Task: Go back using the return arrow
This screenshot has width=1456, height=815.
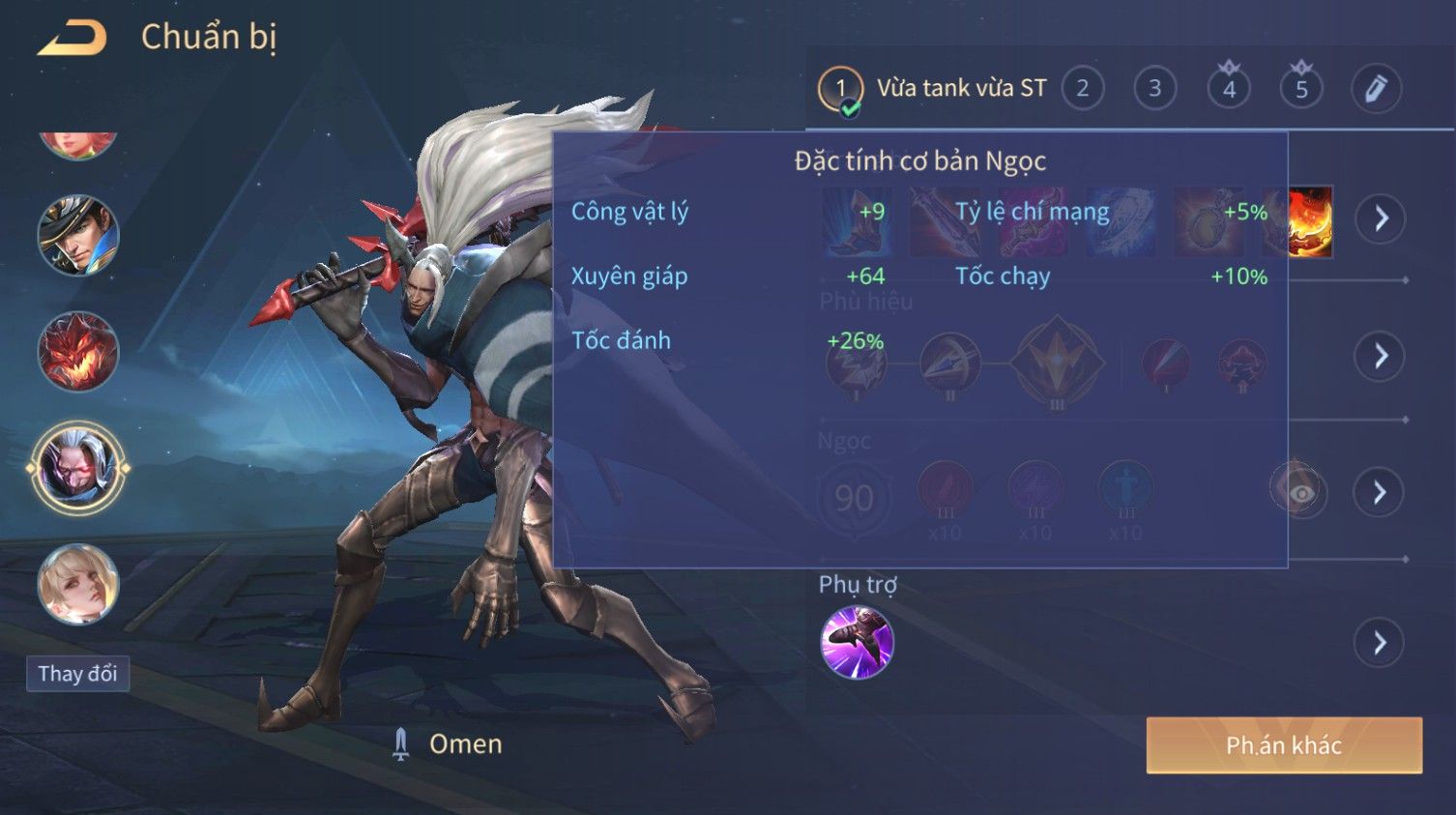Action: 73,39
